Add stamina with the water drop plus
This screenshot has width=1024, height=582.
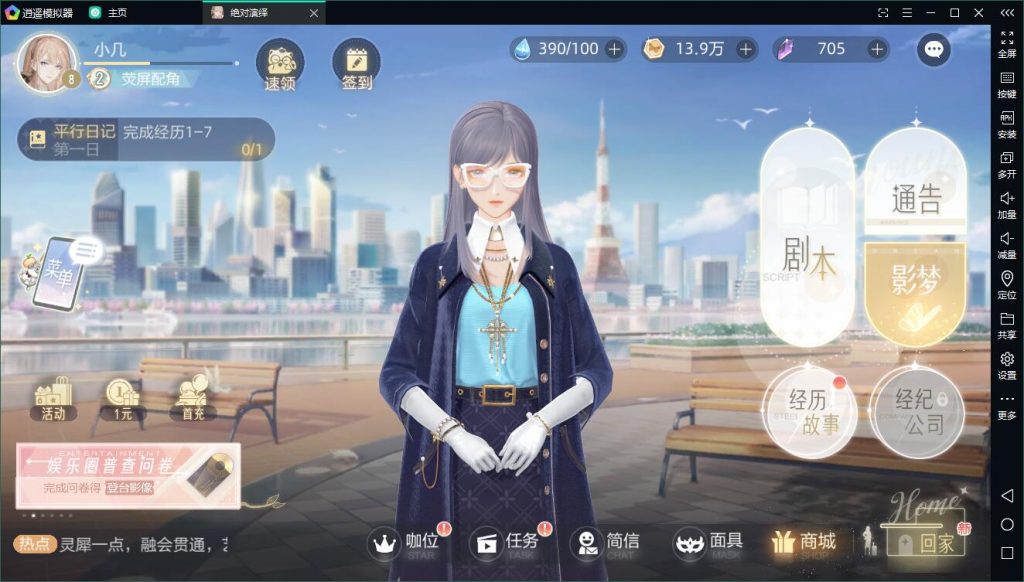point(614,49)
